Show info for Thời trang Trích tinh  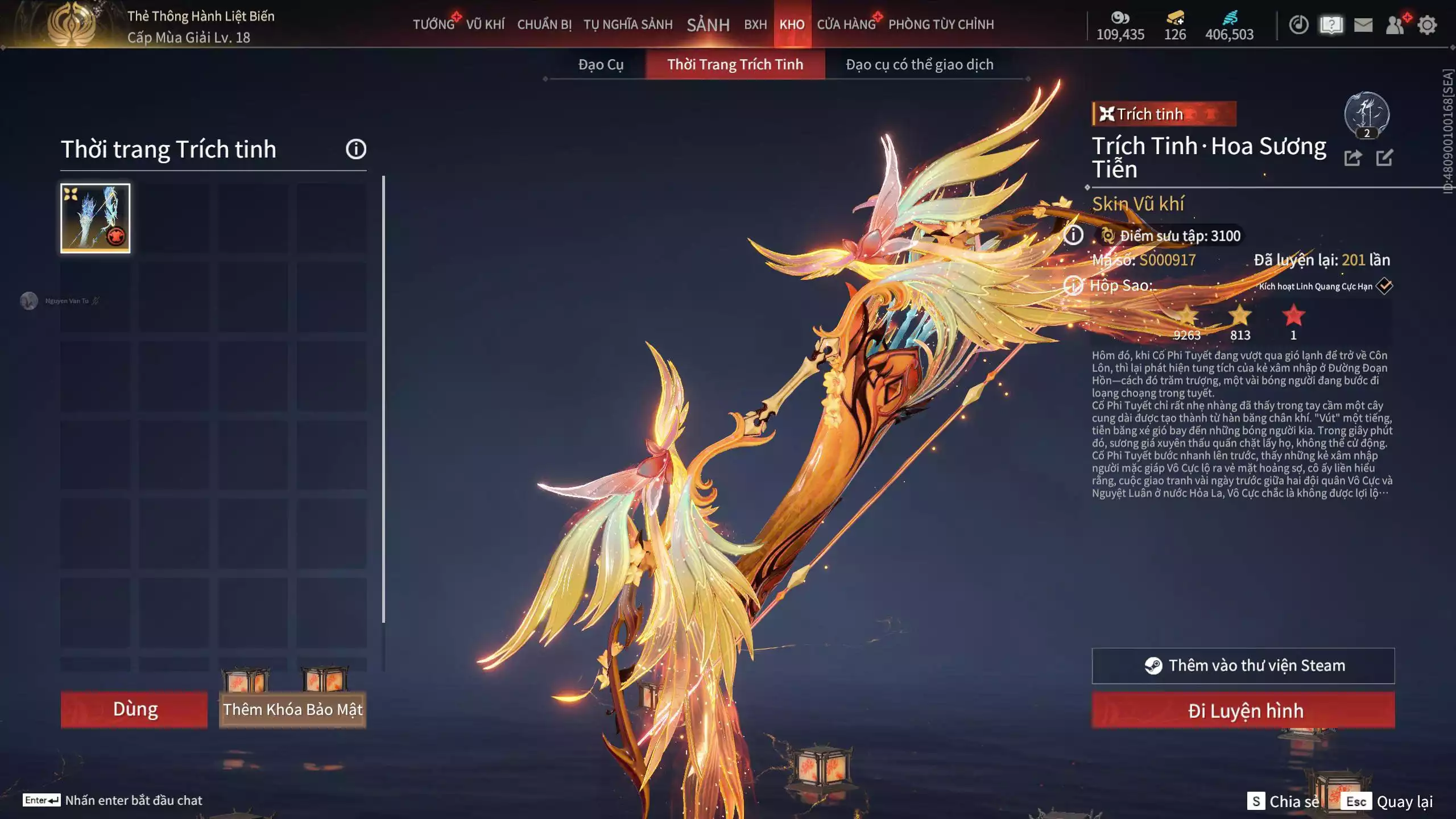click(x=356, y=149)
